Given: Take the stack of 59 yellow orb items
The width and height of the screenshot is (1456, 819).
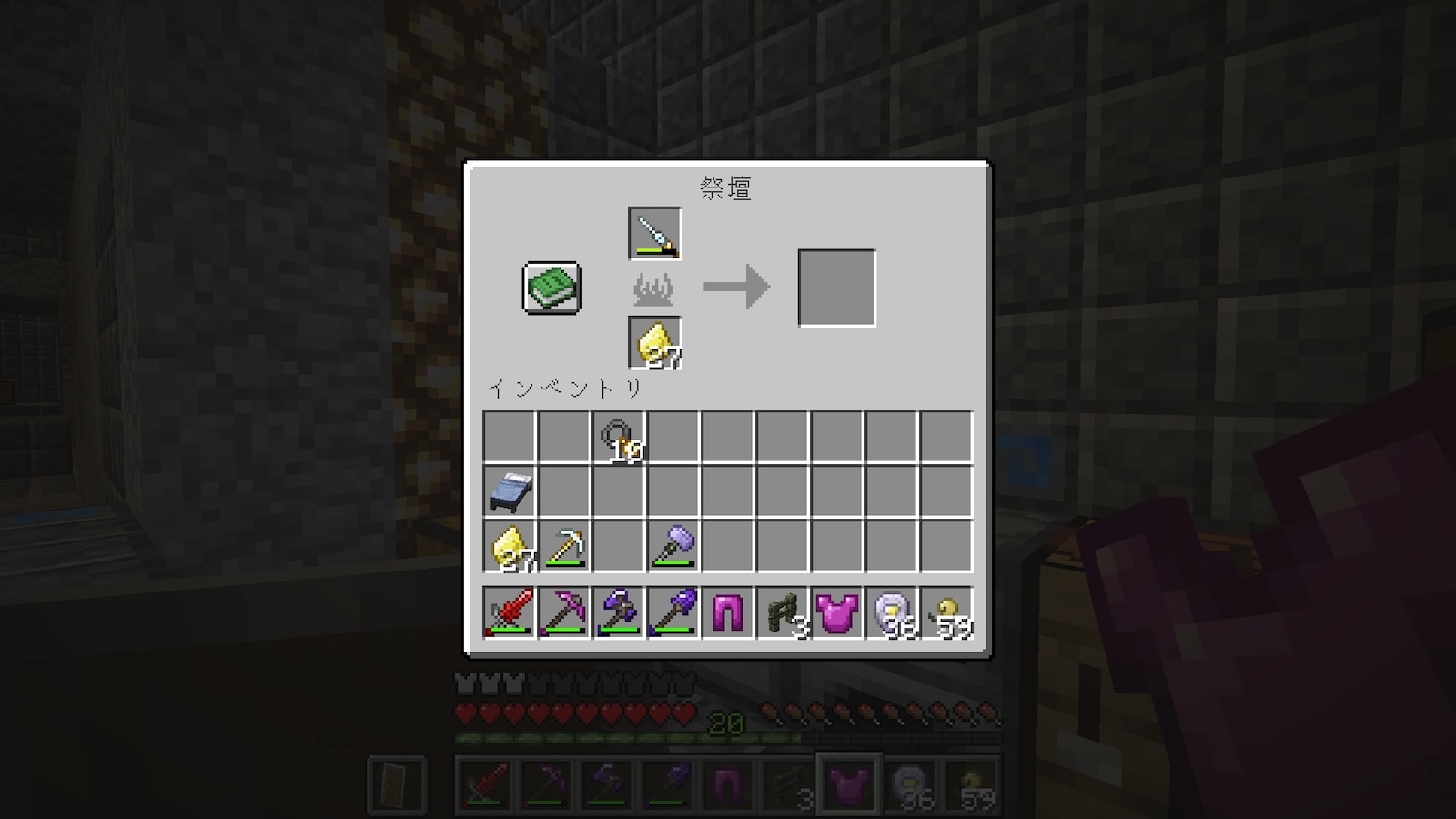Looking at the screenshot, I should pyautogui.click(x=946, y=612).
